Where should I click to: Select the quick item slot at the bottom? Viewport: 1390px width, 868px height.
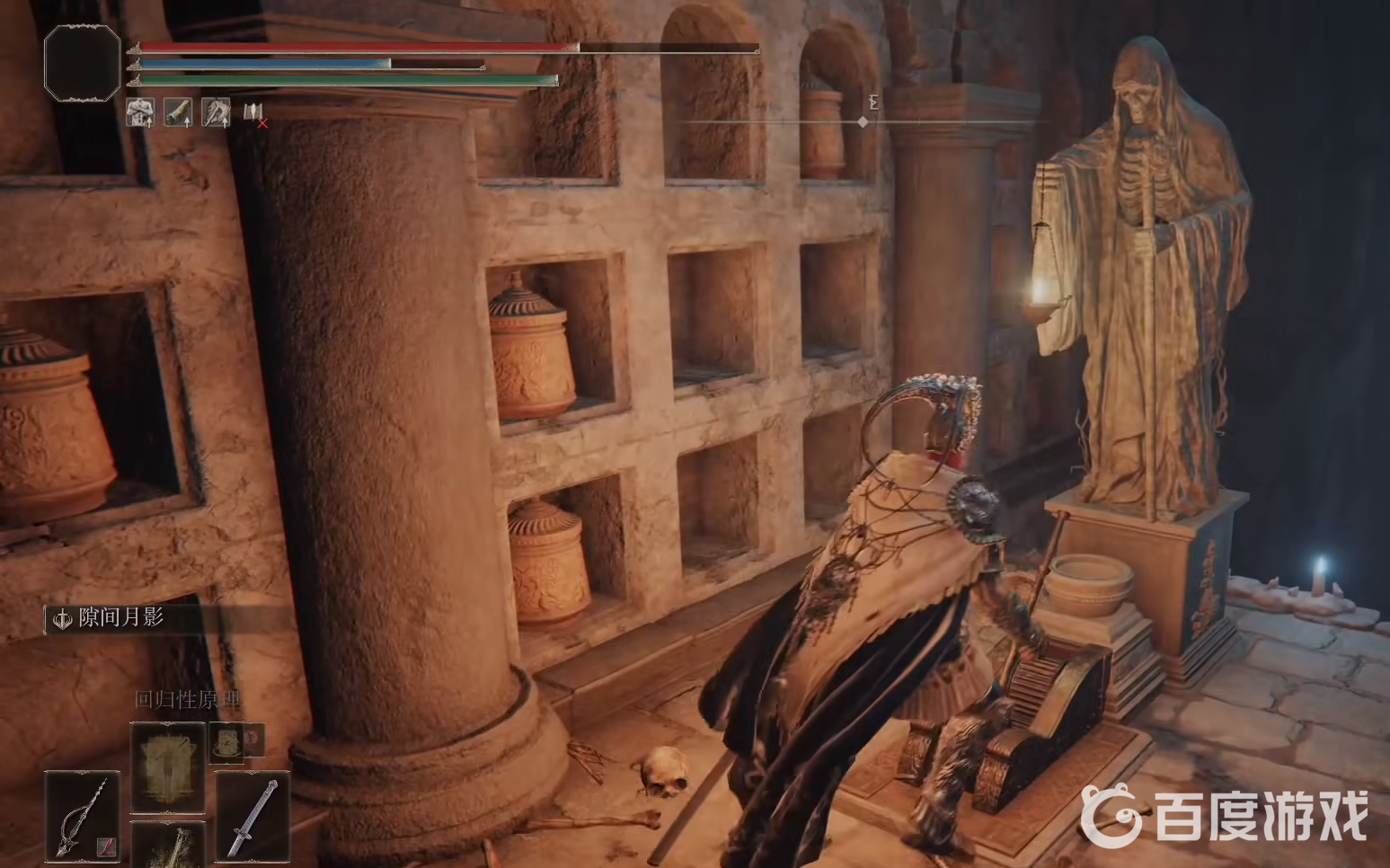coord(168,846)
